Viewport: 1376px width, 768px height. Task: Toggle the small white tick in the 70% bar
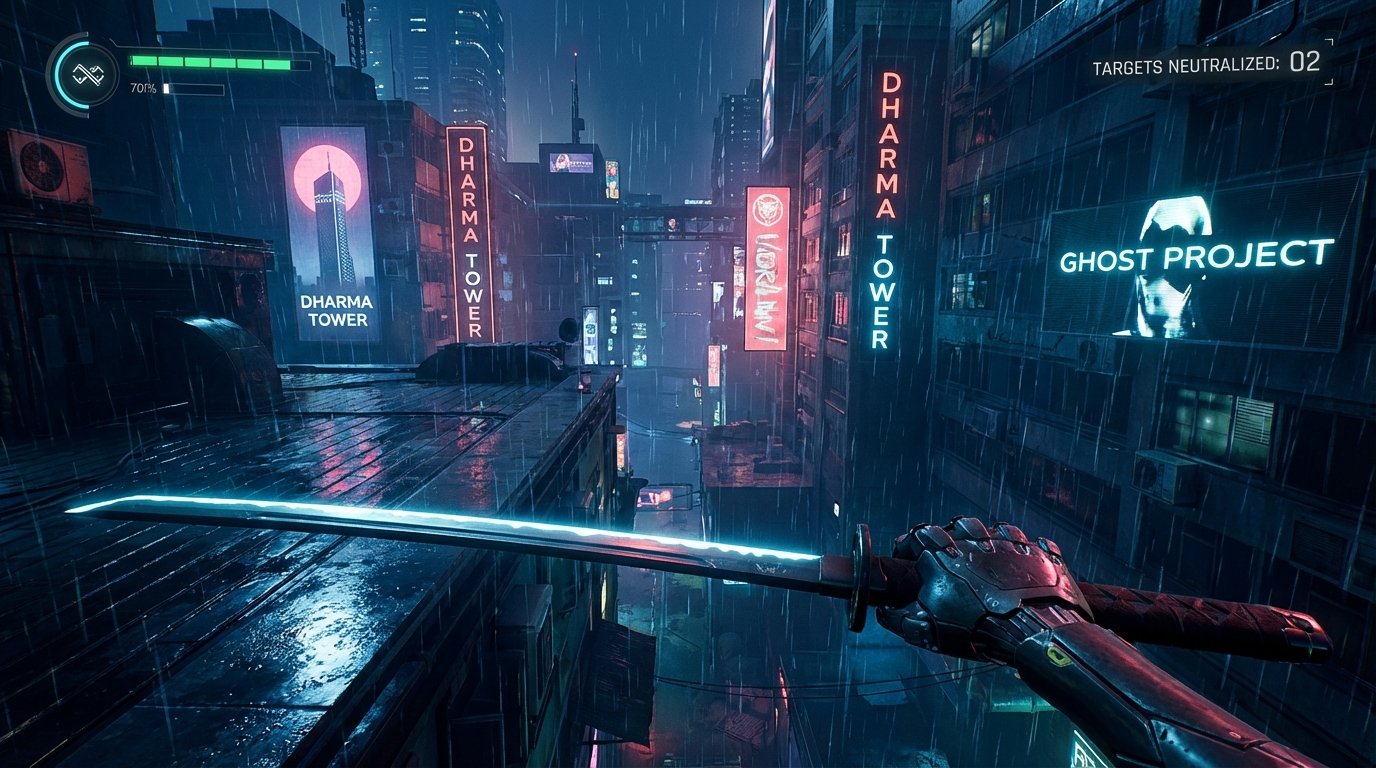[x=166, y=88]
